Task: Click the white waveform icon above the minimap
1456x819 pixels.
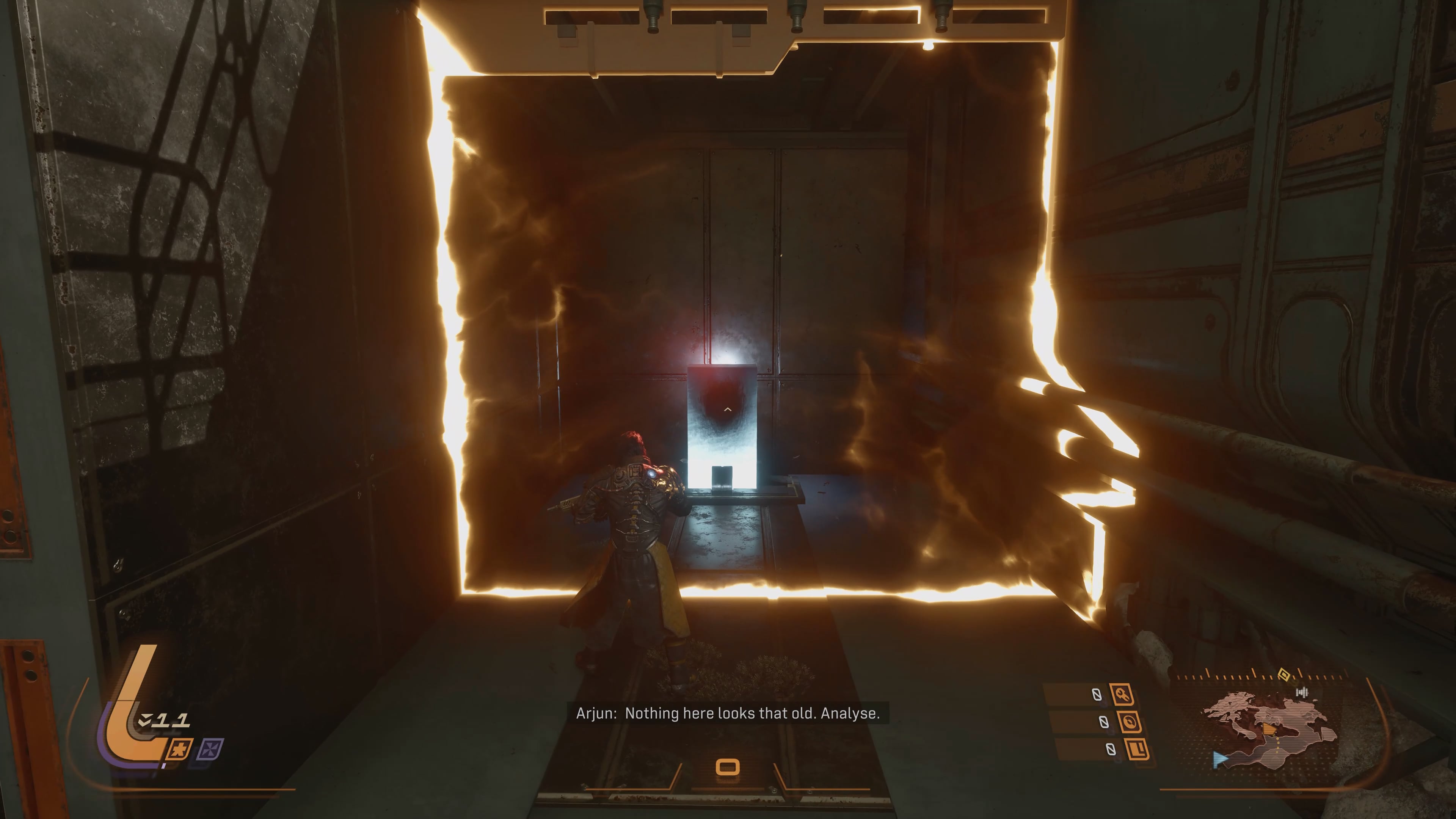Action: pos(1302,692)
